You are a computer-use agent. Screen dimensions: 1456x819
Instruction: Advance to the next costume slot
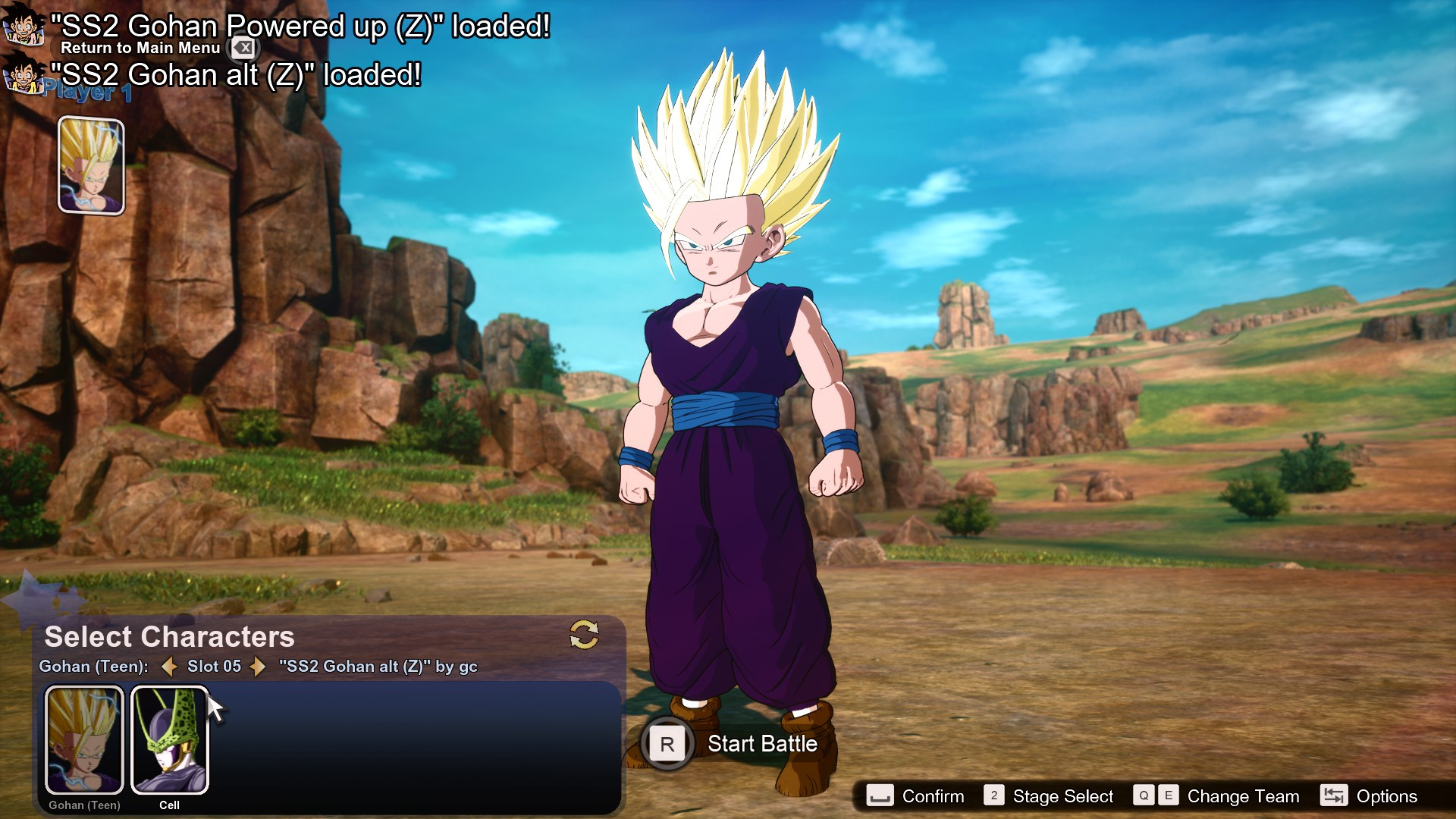tap(259, 667)
